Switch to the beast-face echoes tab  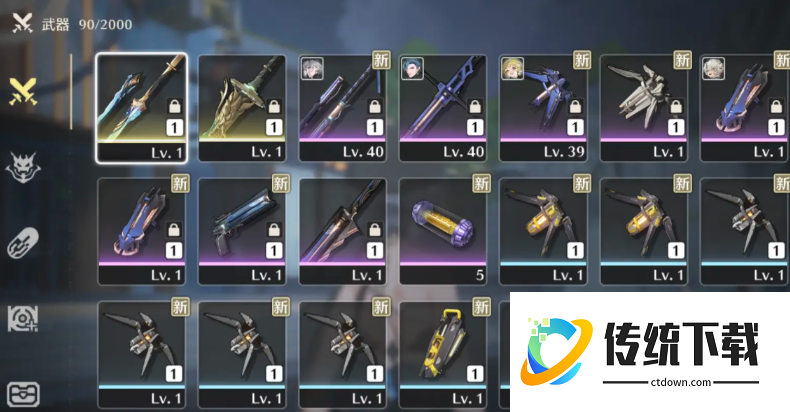(x=22, y=168)
